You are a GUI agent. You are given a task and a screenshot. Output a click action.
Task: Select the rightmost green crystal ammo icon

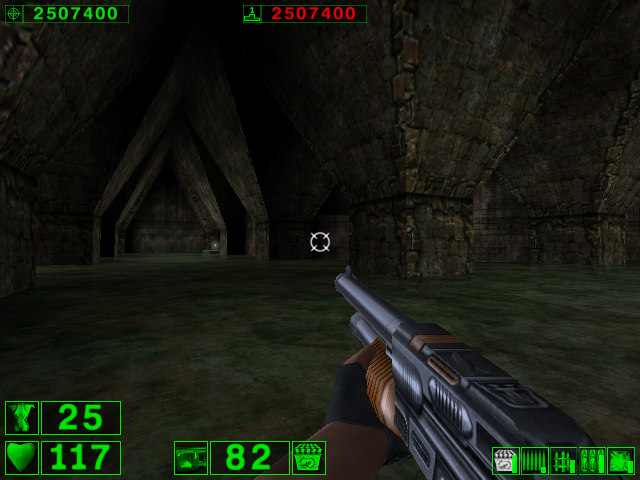(621, 461)
